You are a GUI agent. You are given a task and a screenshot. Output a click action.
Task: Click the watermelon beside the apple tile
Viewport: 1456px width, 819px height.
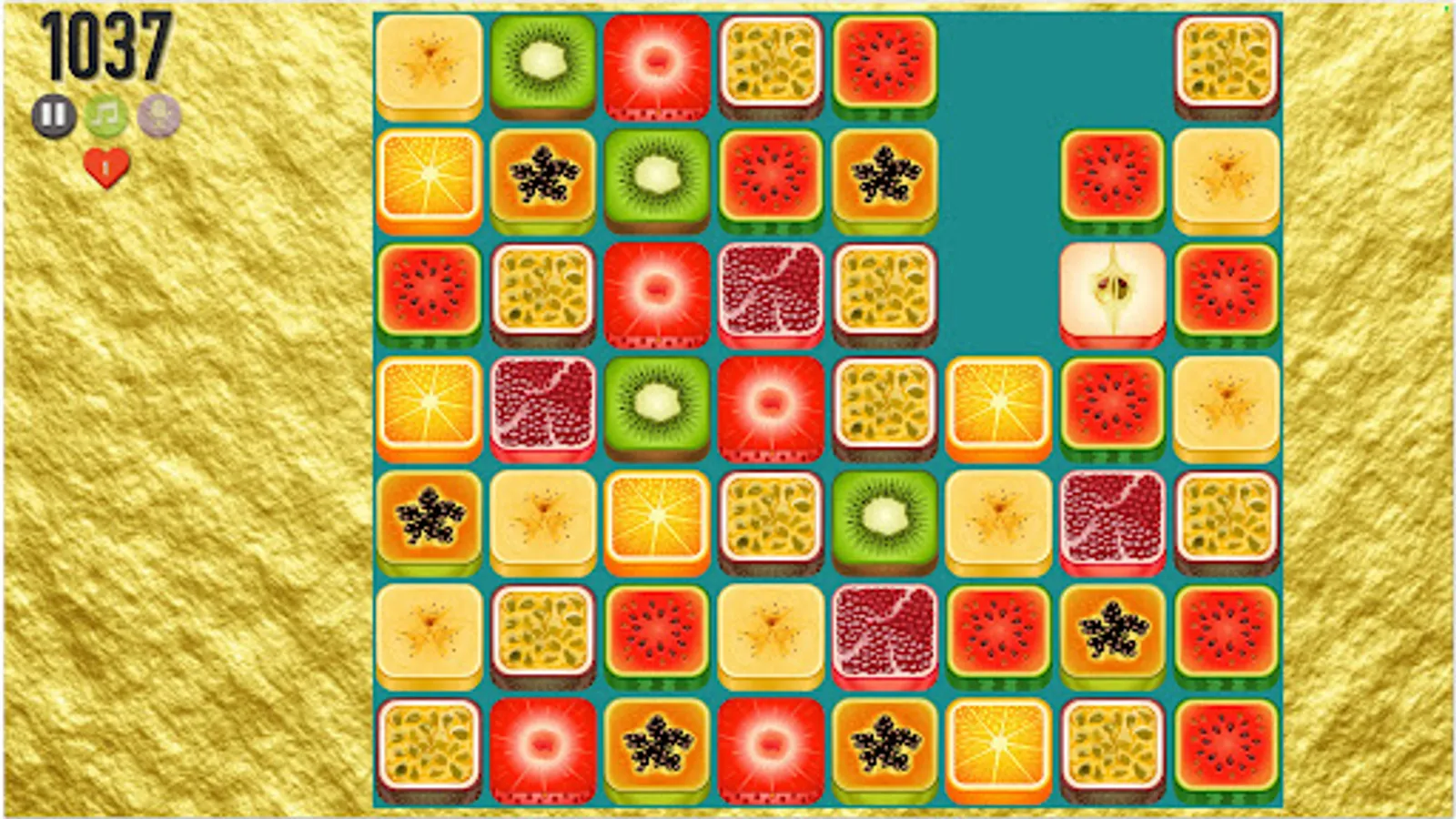1226,291
